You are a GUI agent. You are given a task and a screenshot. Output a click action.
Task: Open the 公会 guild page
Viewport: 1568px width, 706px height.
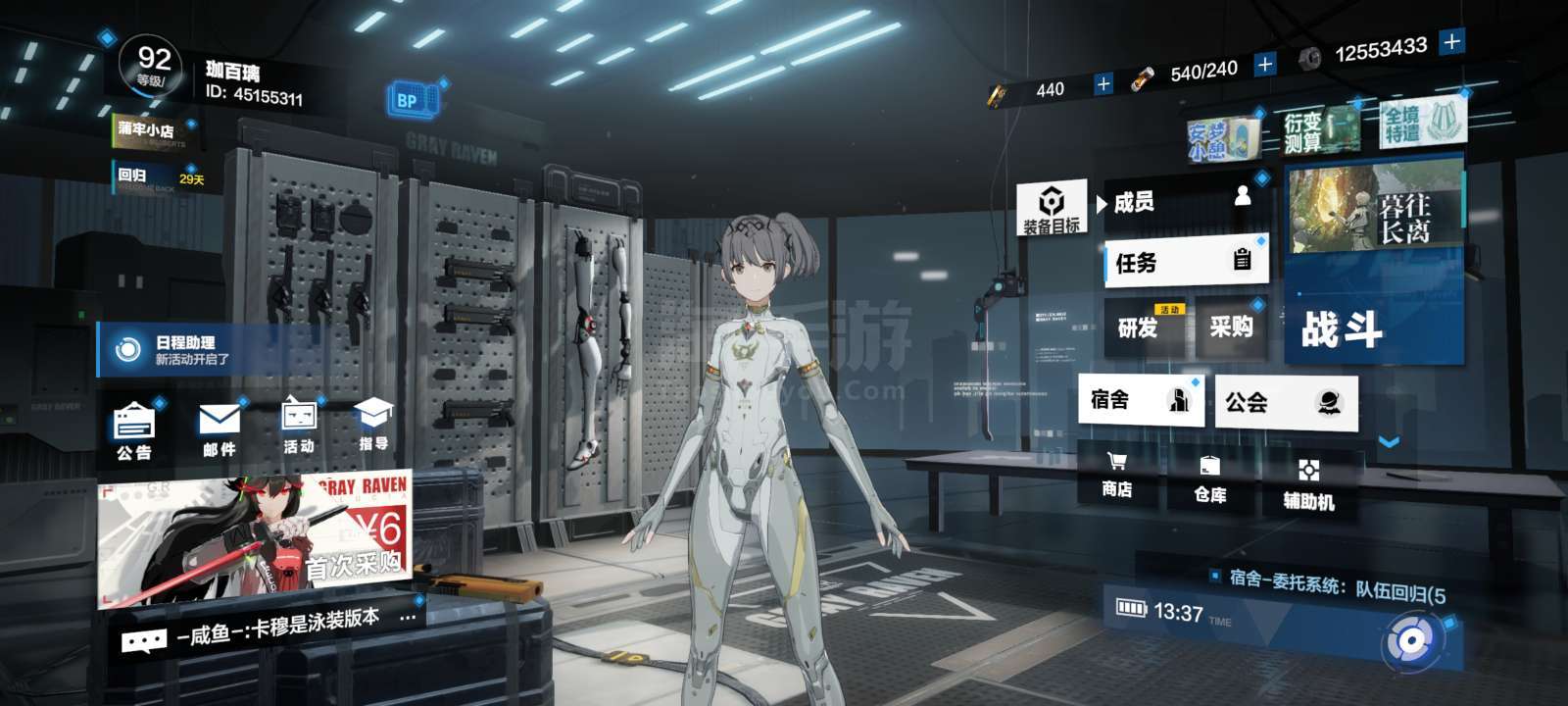click(x=1285, y=402)
